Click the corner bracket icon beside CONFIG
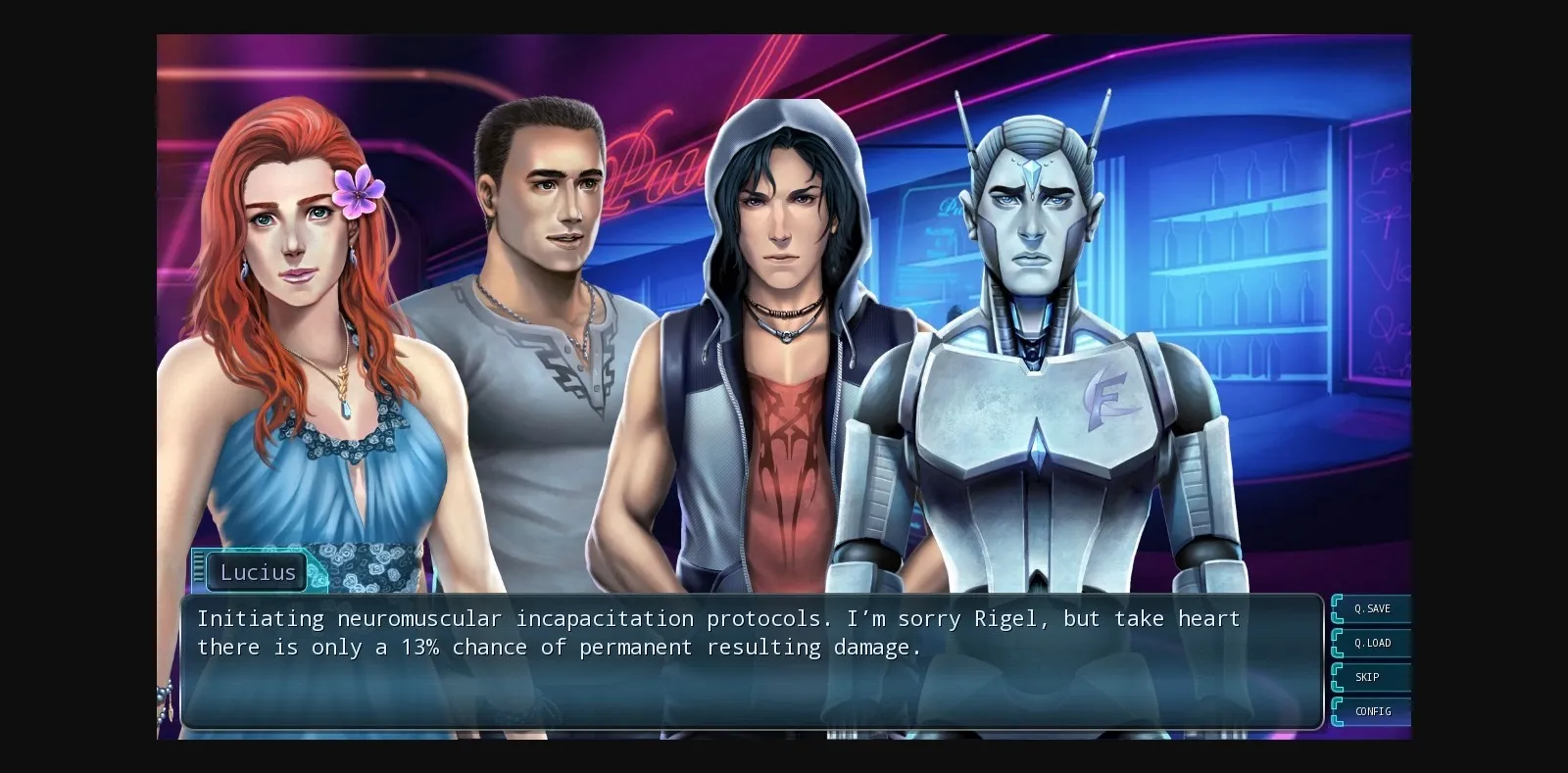1568x773 pixels. [1339, 711]
